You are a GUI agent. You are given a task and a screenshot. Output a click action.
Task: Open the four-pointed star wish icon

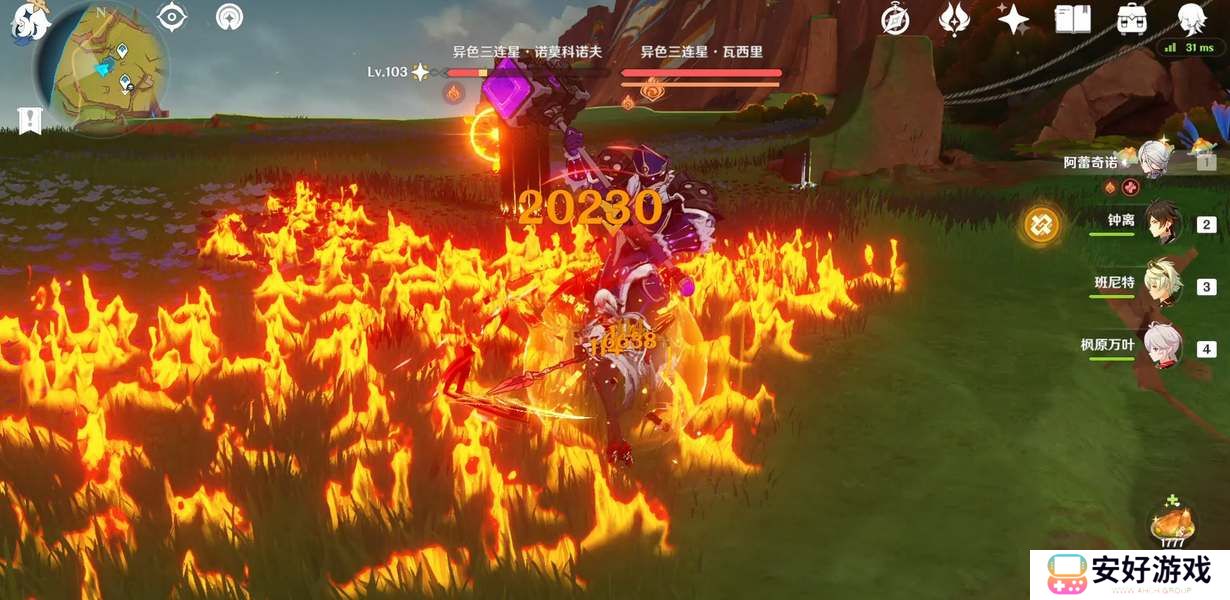(1013, 19)
